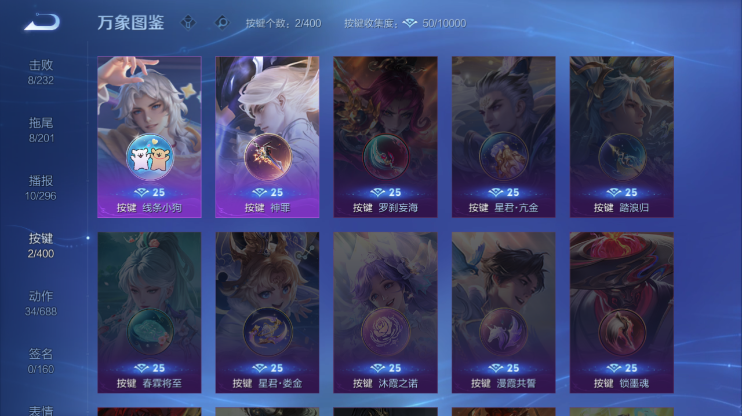
Task: Select the 踏浪归 button skin card
Action: (621, 136)
